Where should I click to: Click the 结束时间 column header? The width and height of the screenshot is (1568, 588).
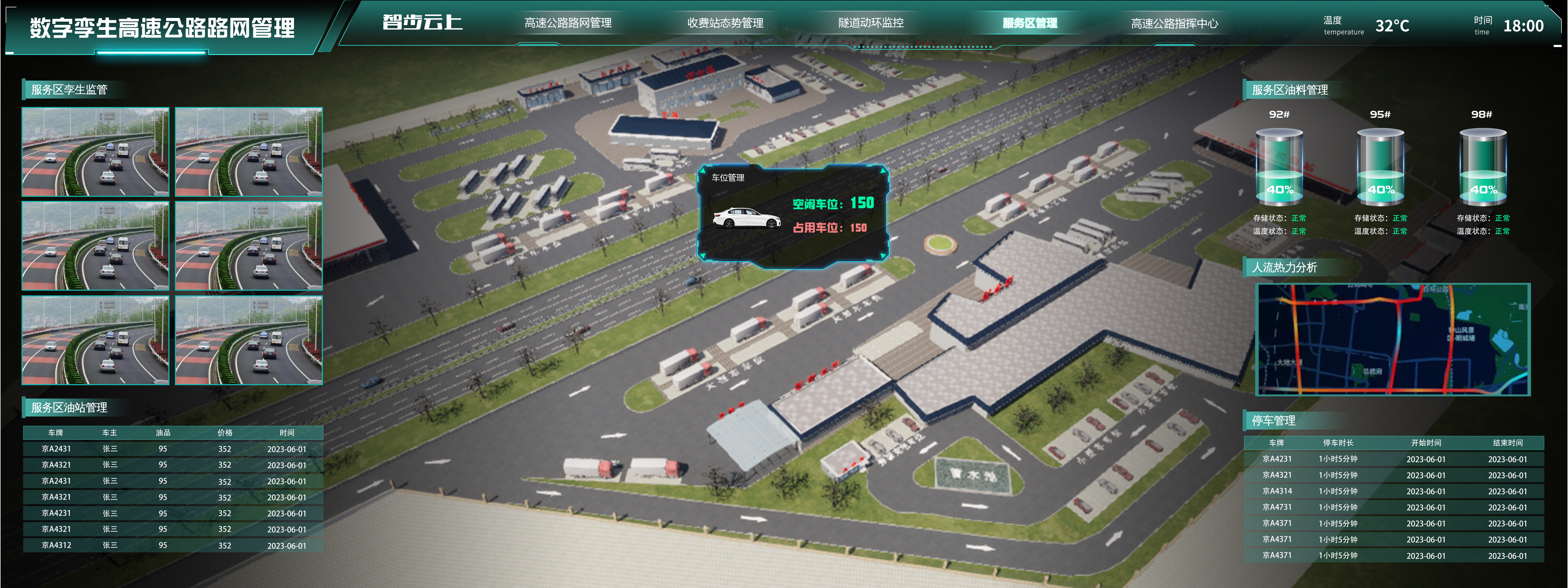pos(1507,443)
